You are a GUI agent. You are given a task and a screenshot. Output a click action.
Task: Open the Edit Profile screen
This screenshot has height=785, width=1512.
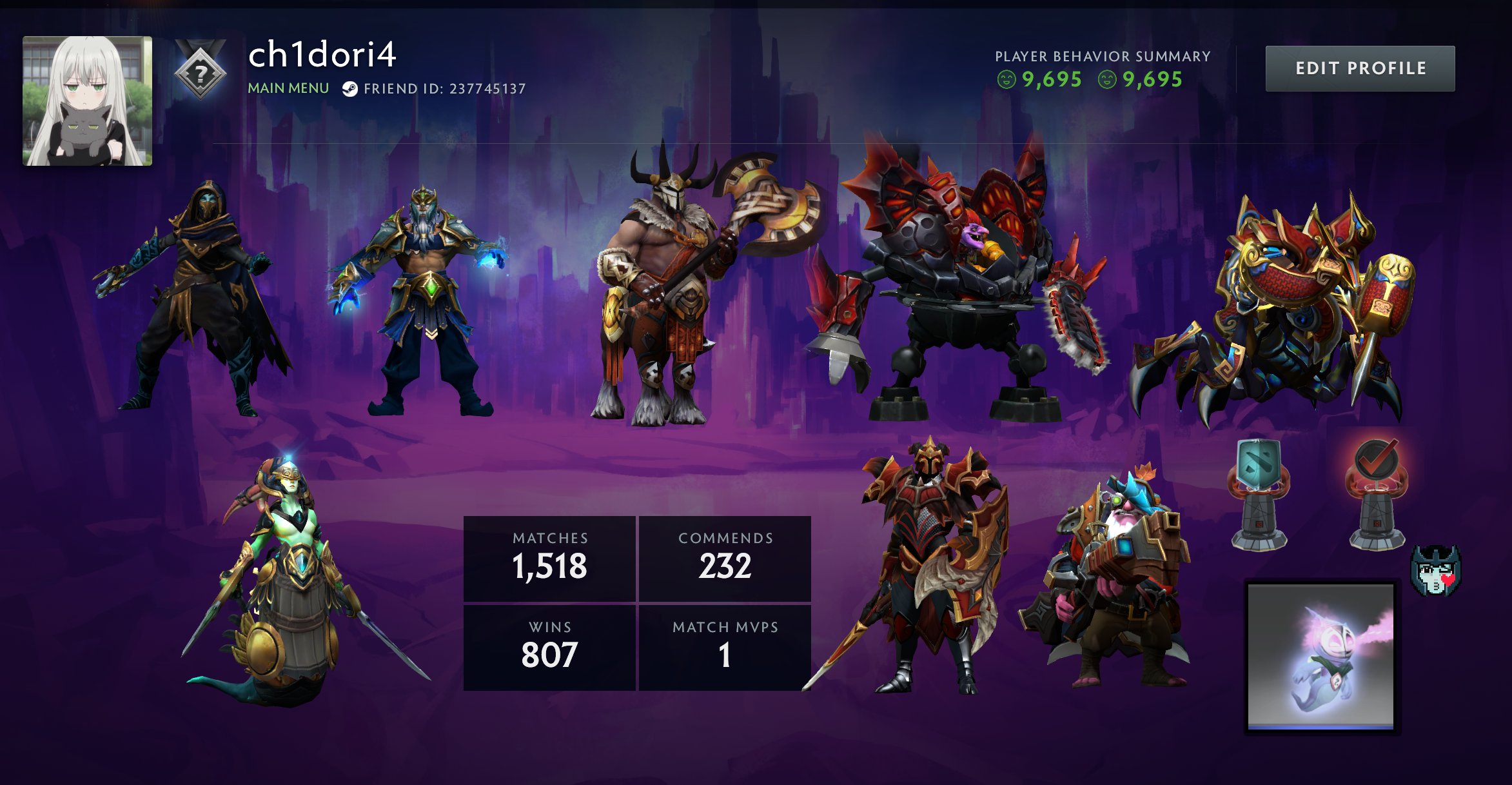click(x=1360, y=68)
